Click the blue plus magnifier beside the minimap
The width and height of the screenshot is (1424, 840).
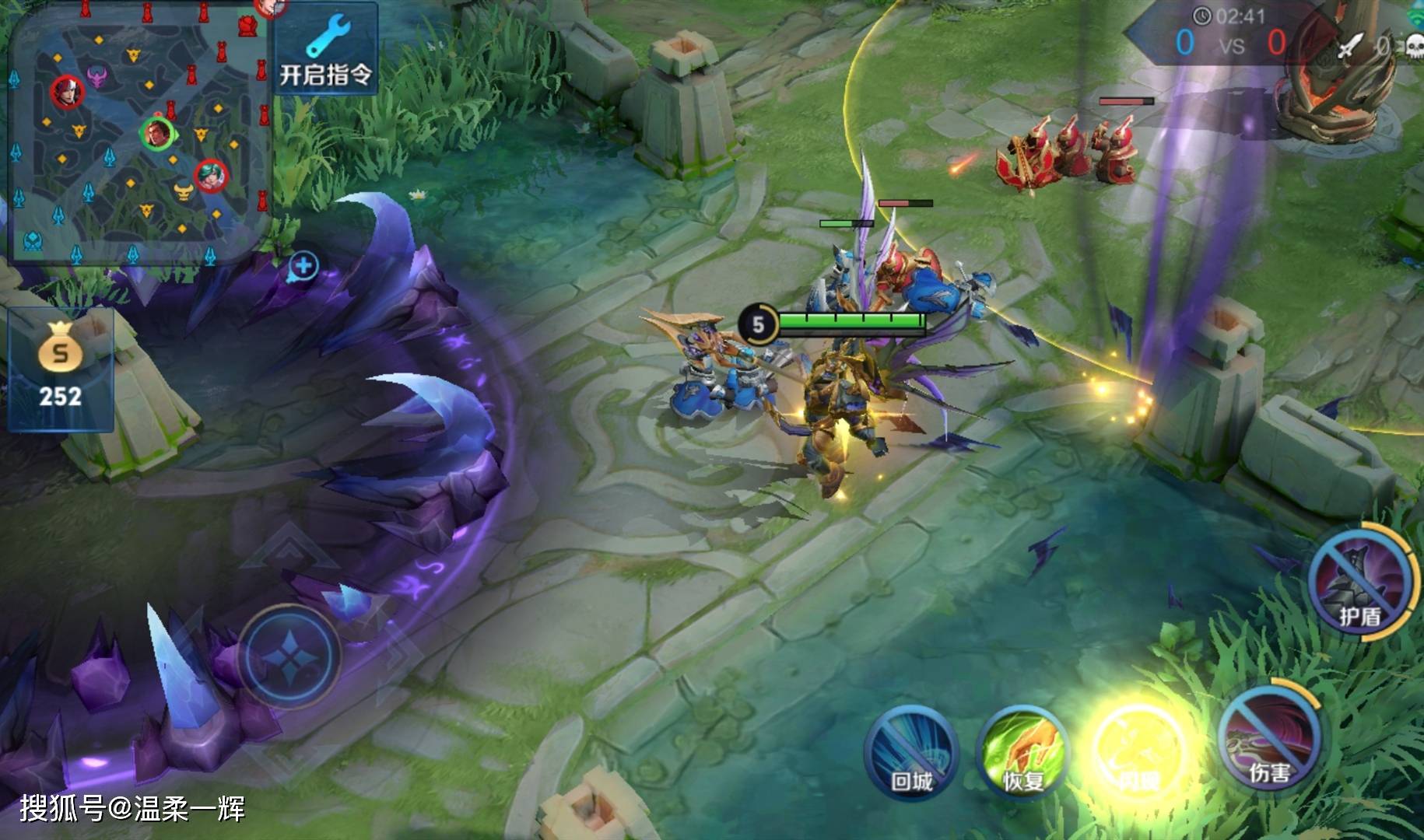[303, 267]
